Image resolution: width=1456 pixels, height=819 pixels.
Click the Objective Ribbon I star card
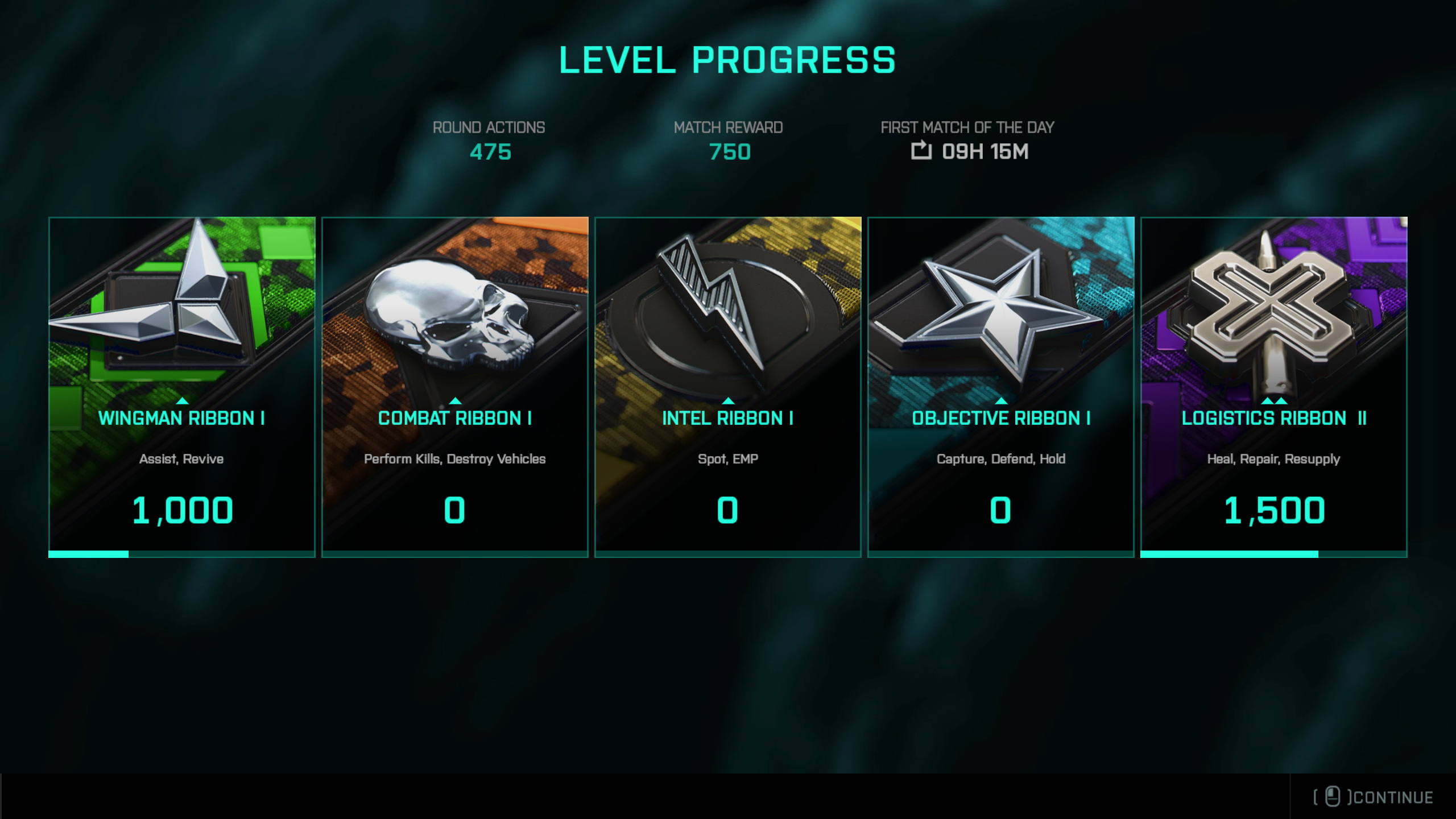(x=1001, y=387)
